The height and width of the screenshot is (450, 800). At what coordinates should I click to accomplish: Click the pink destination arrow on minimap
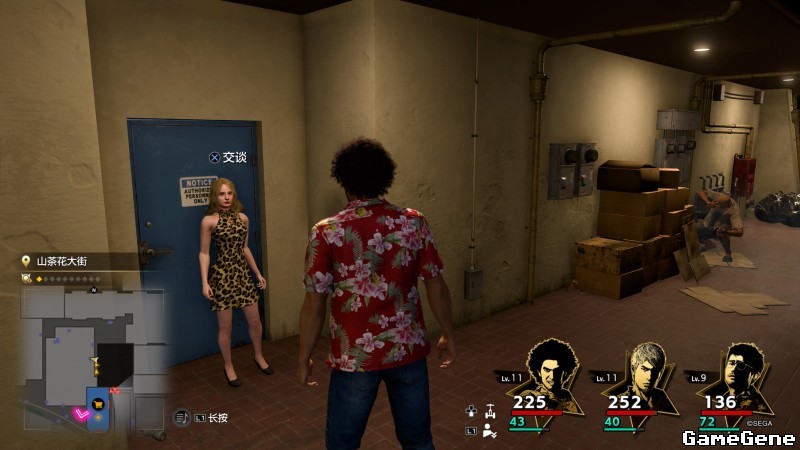(x=81, y=415)
